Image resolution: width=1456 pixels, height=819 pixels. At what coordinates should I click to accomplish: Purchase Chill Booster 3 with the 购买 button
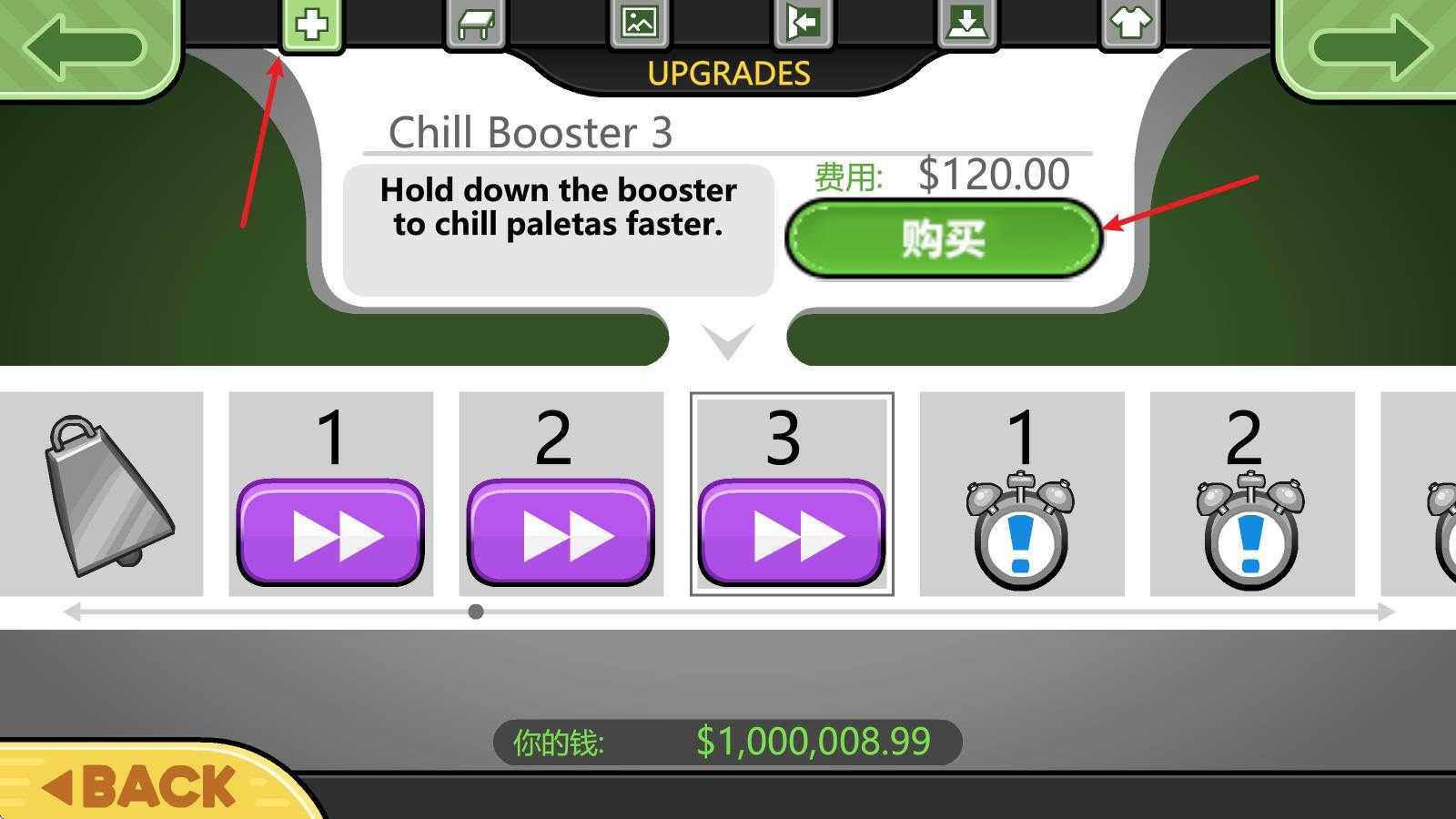coord(944,240)
